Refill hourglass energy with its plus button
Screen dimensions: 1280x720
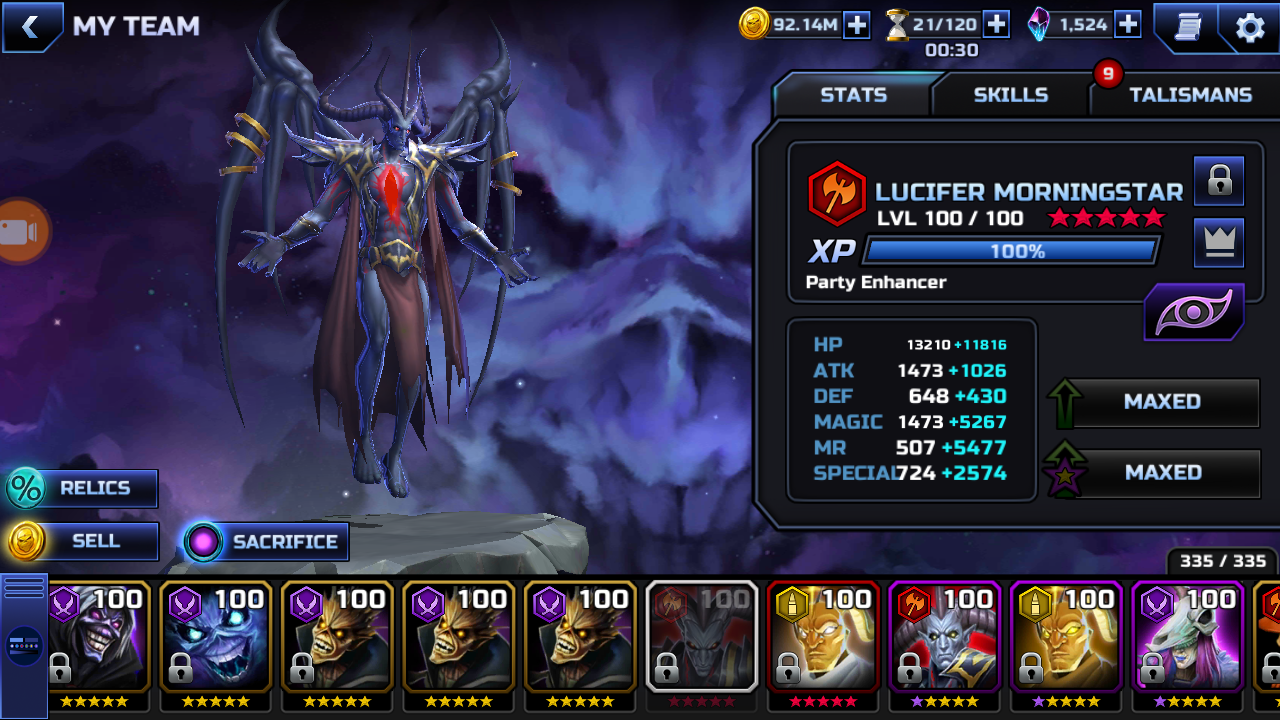(996, 25)
